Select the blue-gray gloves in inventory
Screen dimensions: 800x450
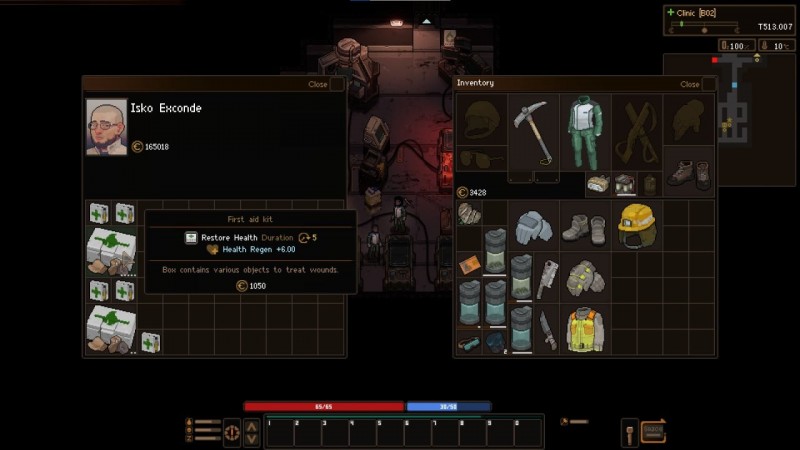click(x=534, y=226)
